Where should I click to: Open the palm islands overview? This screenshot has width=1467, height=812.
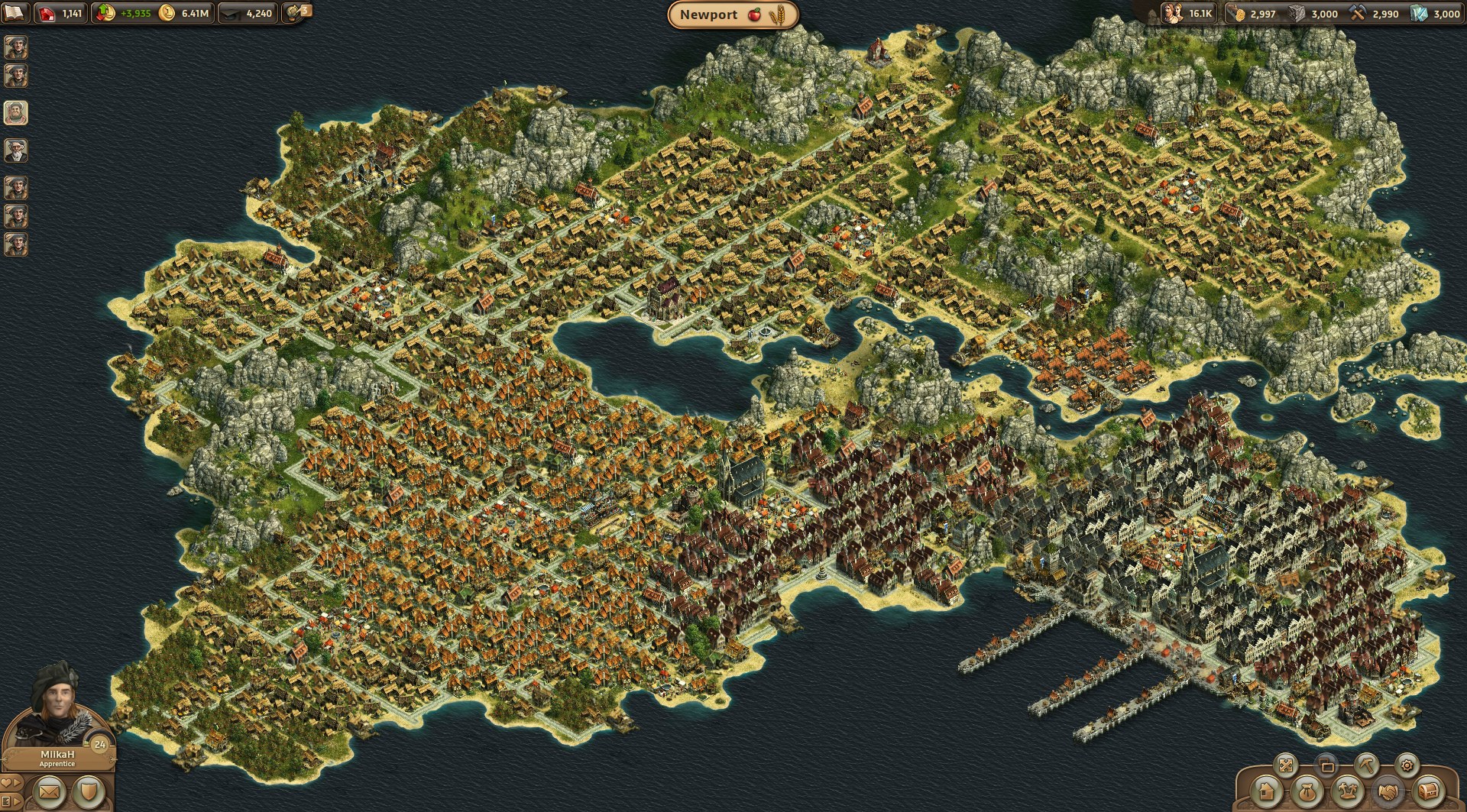pos(1348,792)
